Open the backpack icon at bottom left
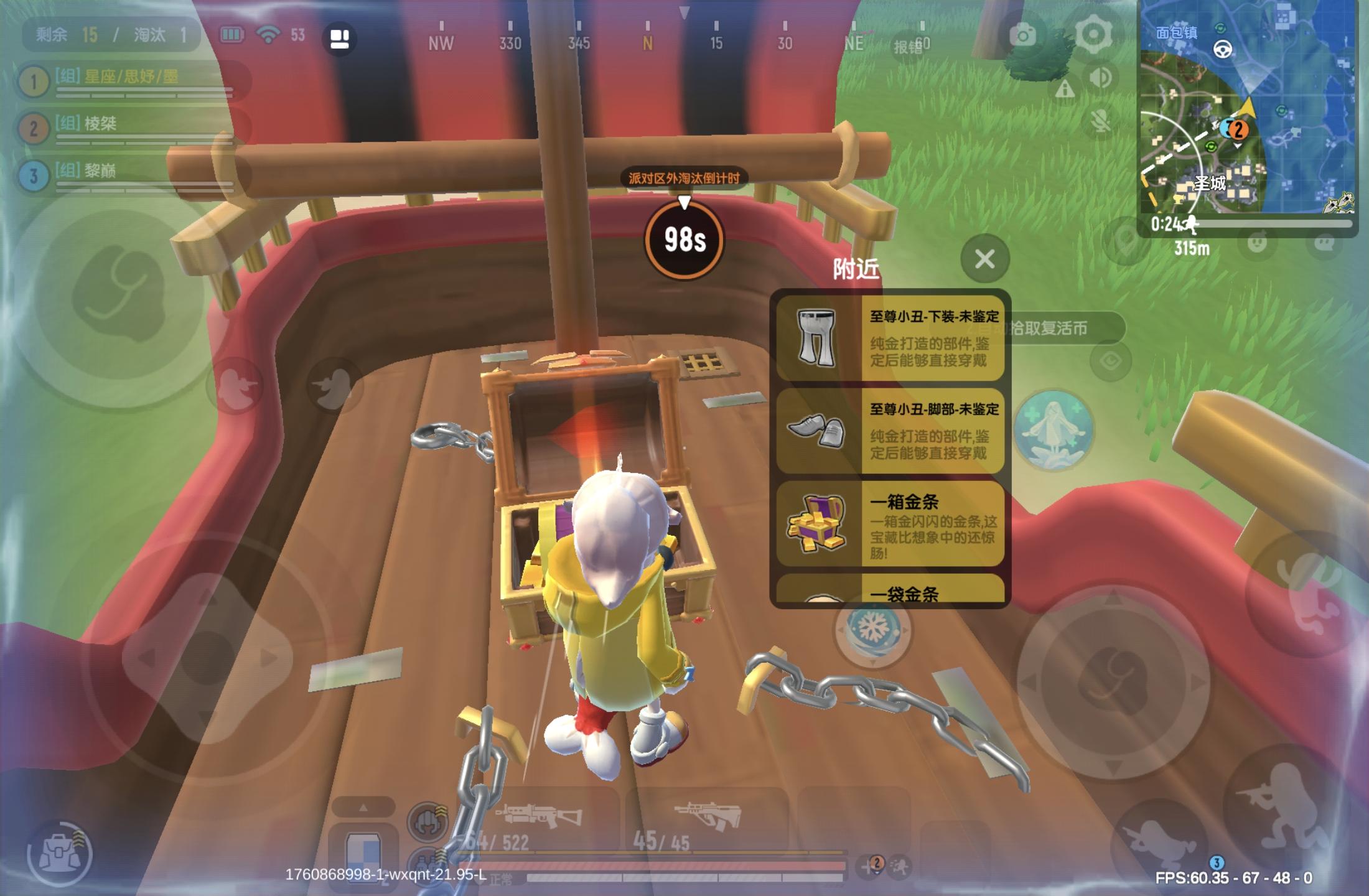 [60, 852]
